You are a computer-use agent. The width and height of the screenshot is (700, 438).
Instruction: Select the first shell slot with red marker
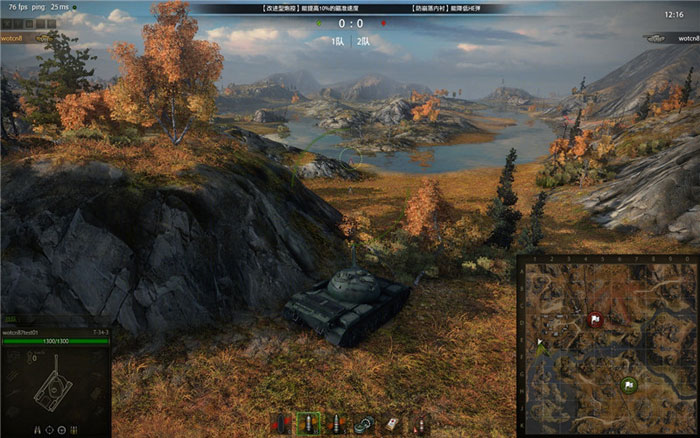(x=281, y=424)
